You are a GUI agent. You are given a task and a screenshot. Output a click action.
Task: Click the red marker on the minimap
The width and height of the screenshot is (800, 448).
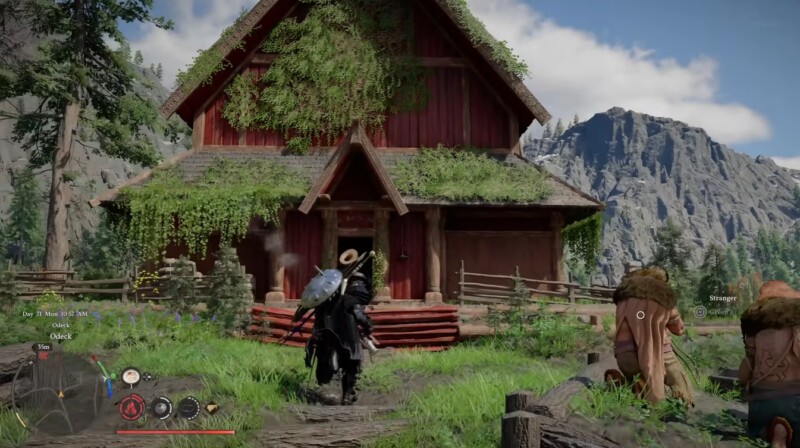(x=42, y=355)
